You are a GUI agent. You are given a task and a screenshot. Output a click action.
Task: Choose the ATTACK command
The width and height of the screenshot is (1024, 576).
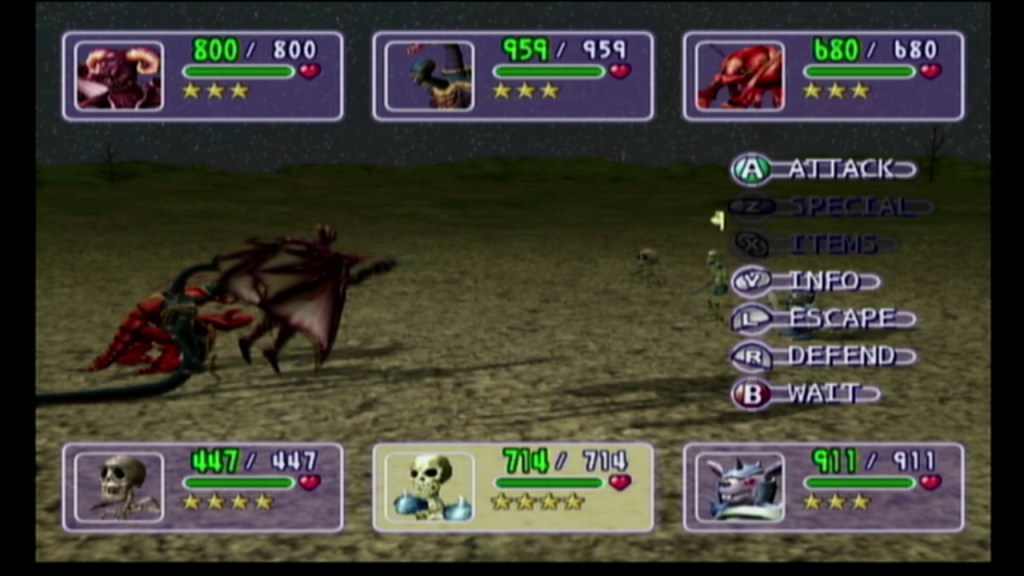[x=825, y=169]
